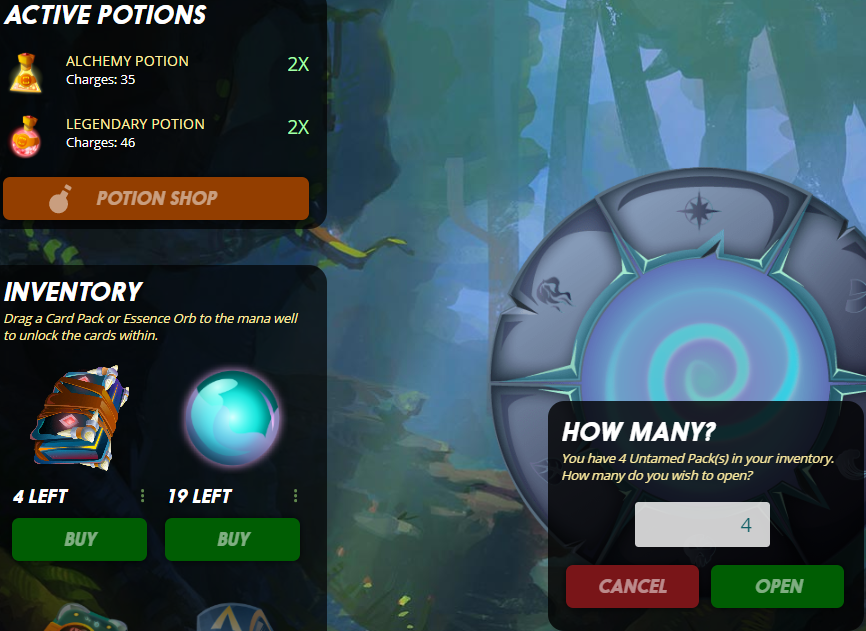Select the Legendary Potion icon
Image resolution: width=866 pixels, height=631 pixels.
(x=24, y=133)
